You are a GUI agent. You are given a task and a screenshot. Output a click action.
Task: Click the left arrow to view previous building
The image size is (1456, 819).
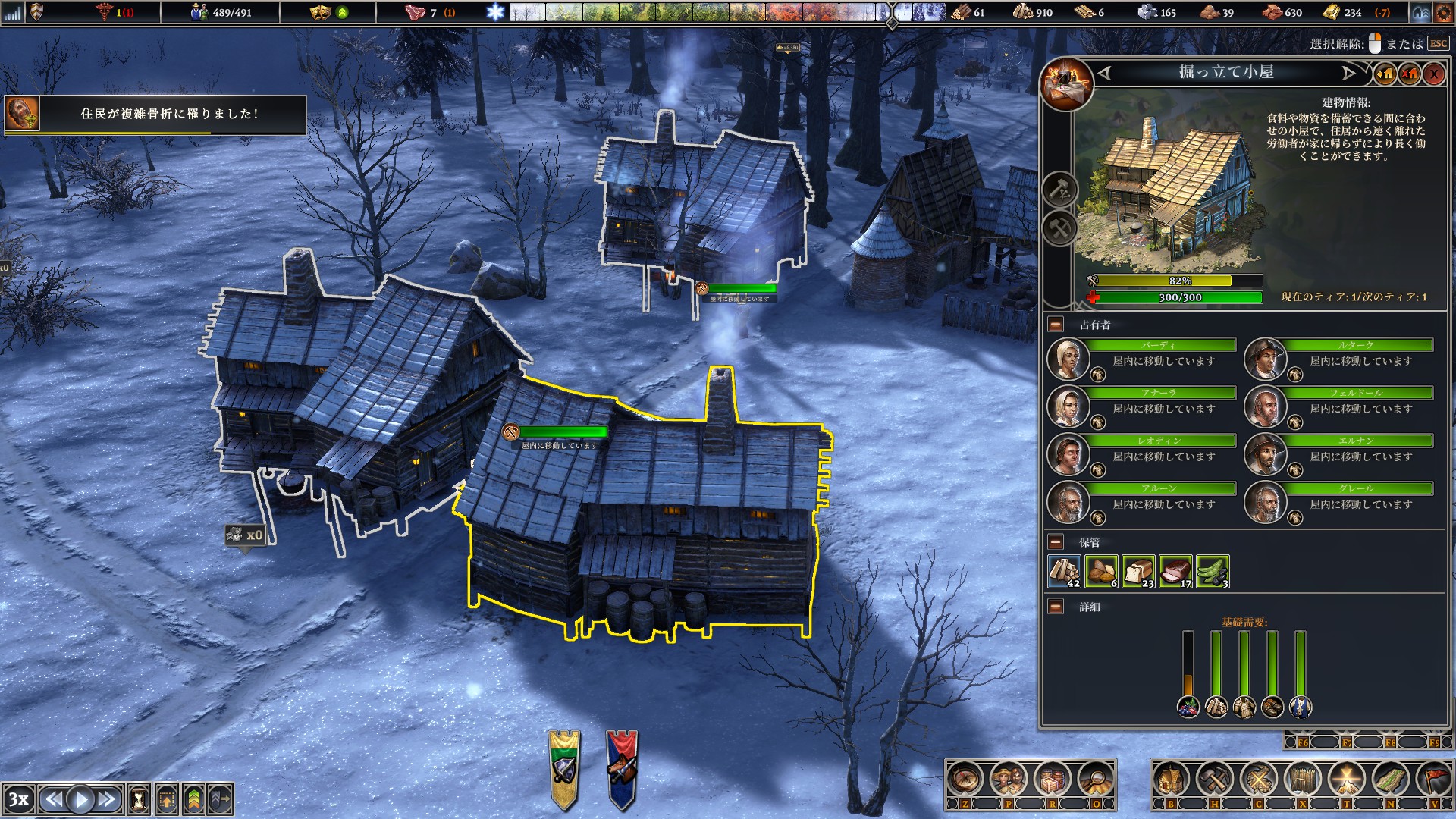point(1105,74)
